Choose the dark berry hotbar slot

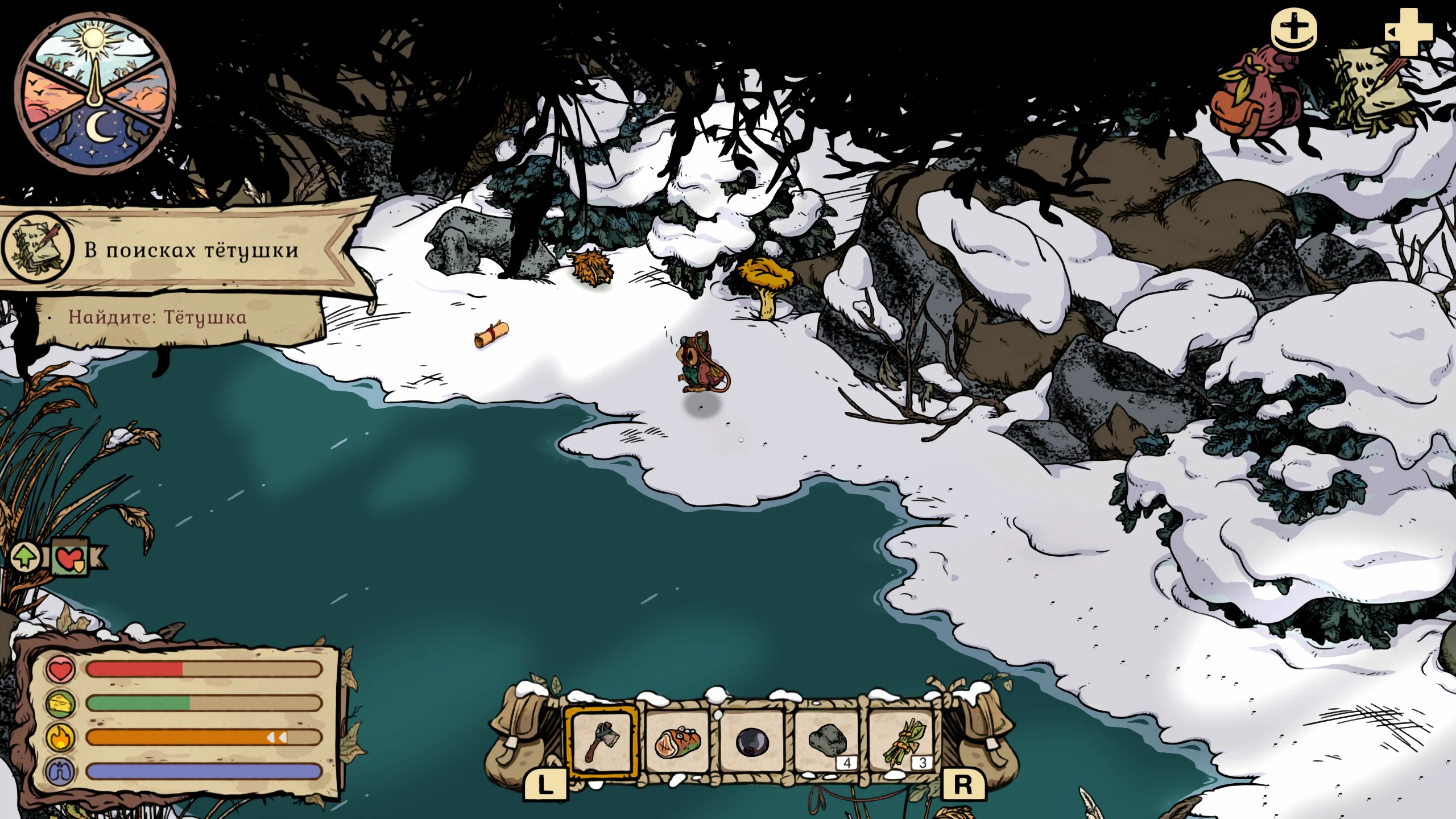[752, 742]
